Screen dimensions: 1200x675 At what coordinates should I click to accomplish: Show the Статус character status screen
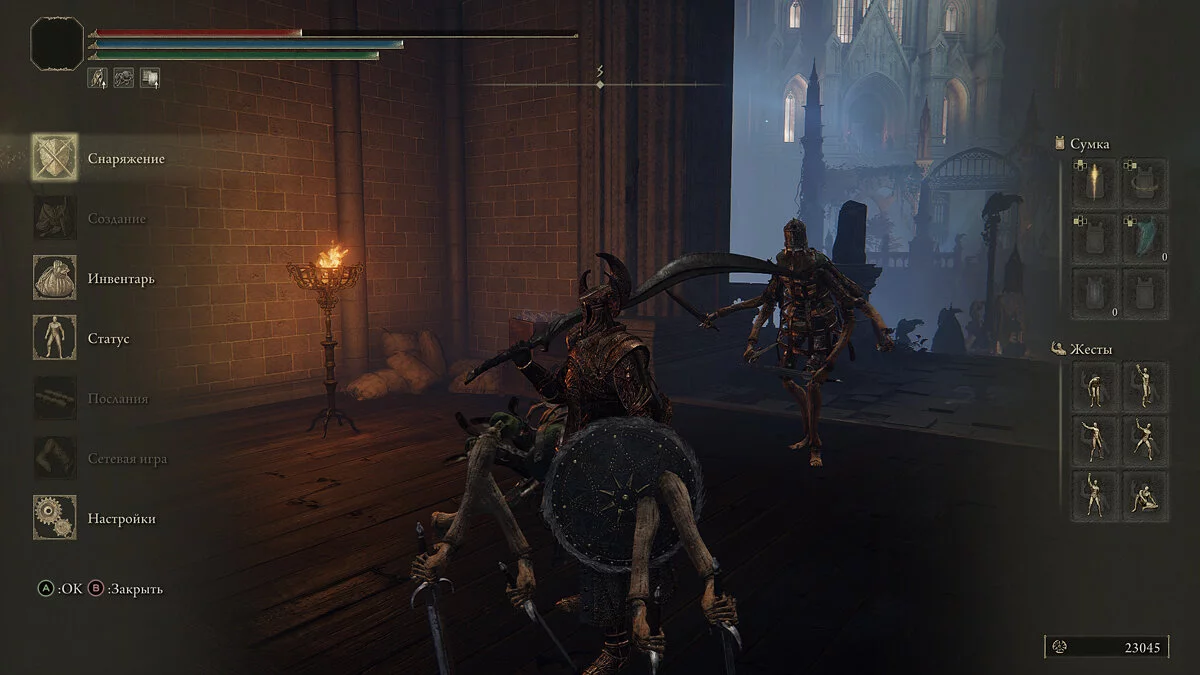click(x=55, y=338)
